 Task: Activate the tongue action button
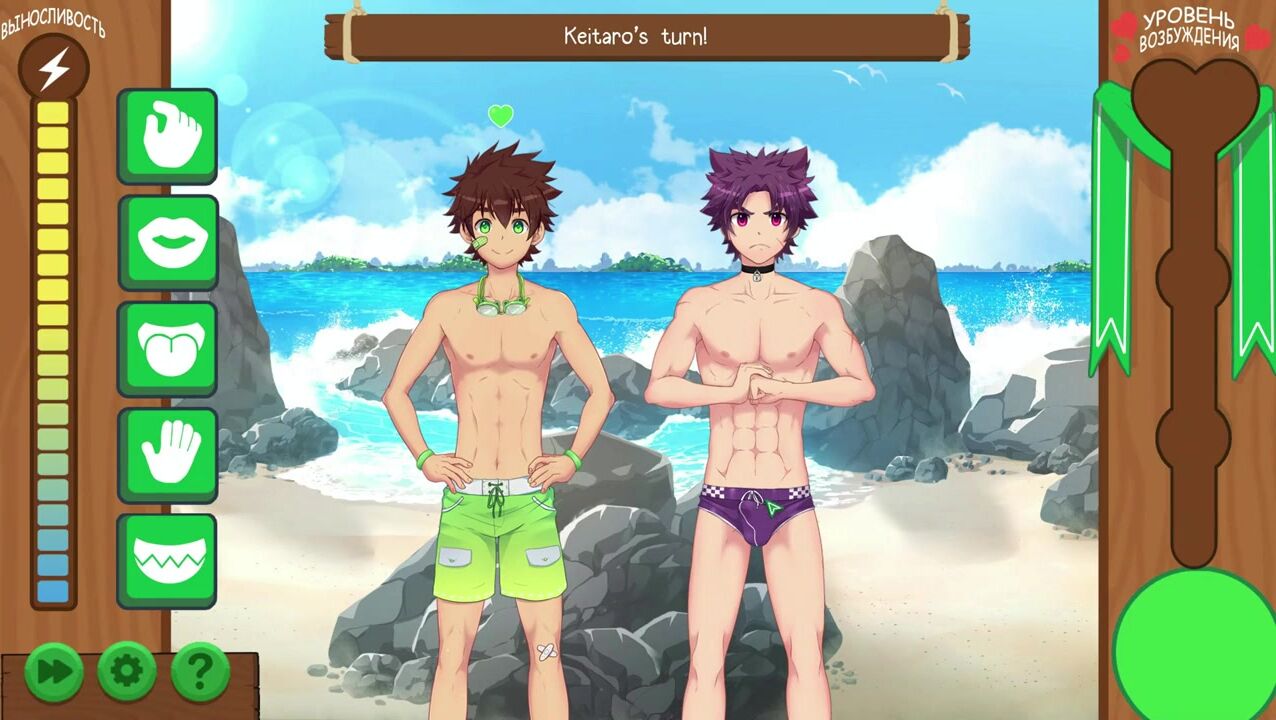point(167,348)
